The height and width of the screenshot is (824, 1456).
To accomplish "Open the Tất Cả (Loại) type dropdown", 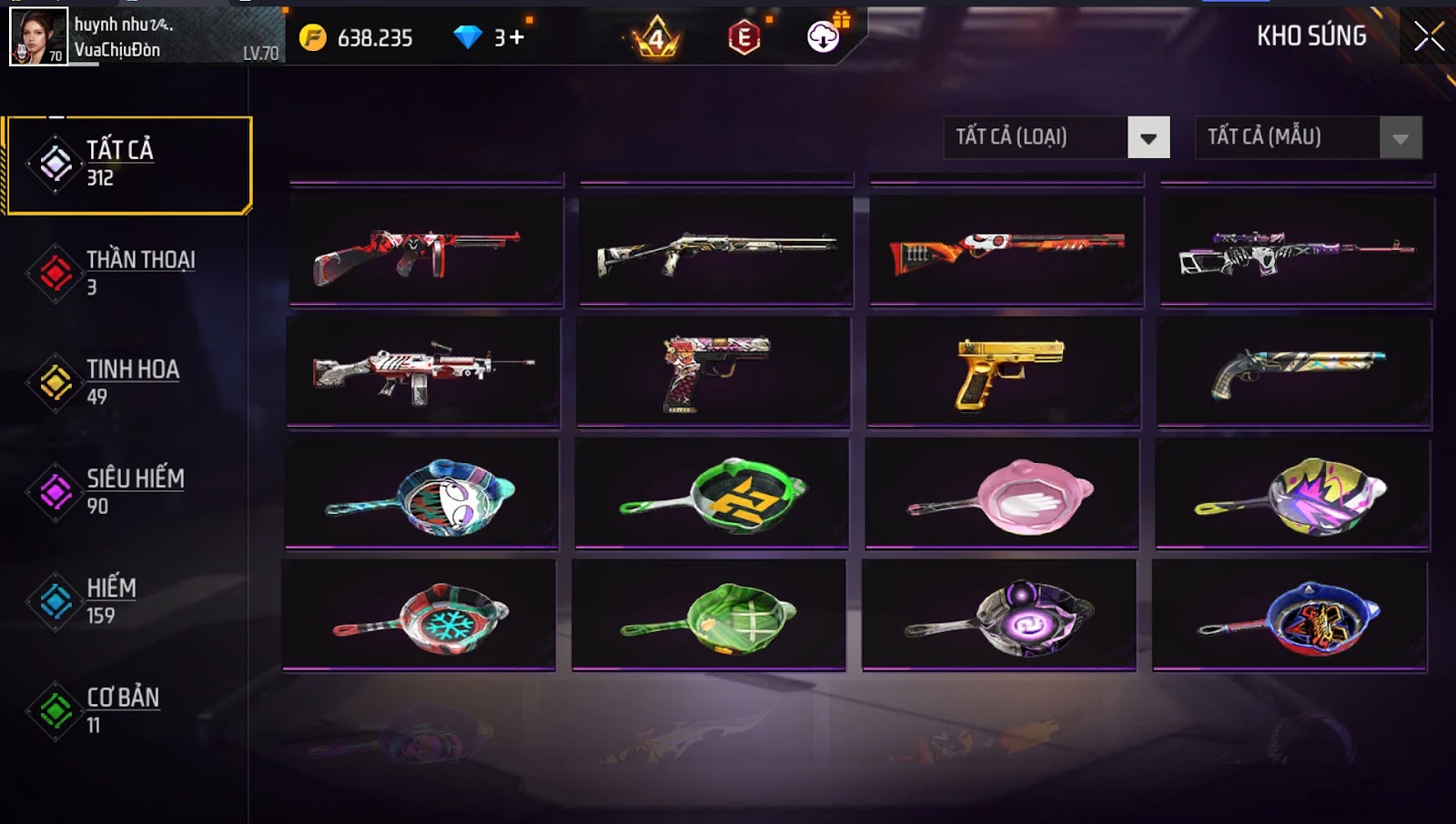I will (1057, 137).
